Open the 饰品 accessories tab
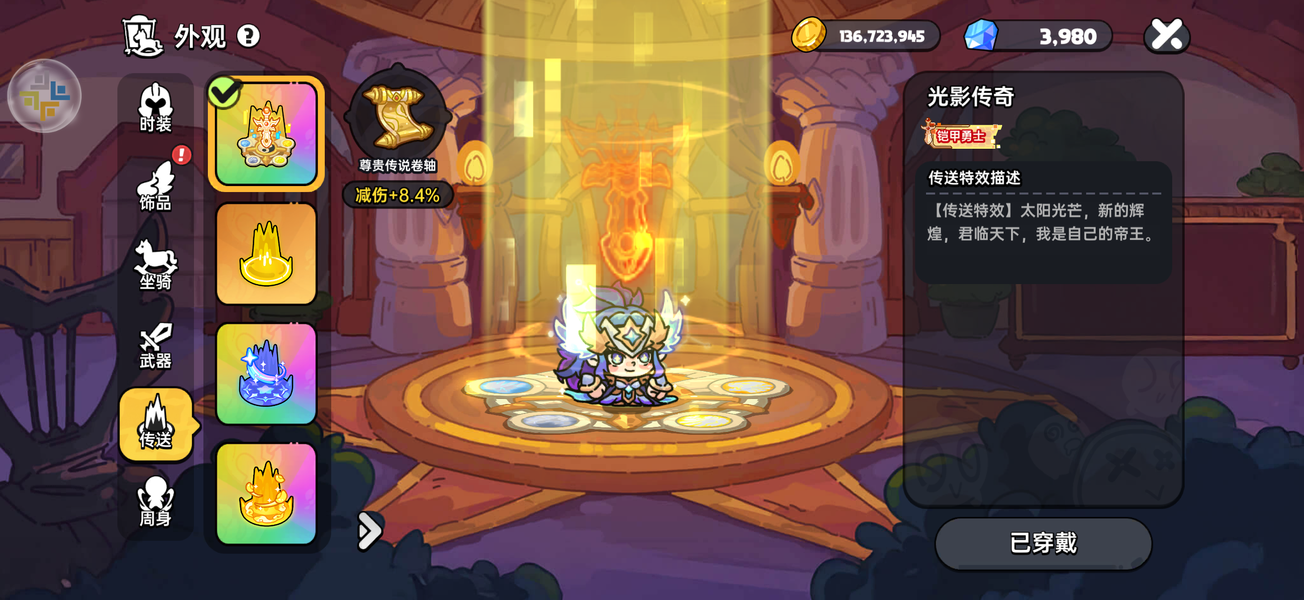 coord(155,187)
